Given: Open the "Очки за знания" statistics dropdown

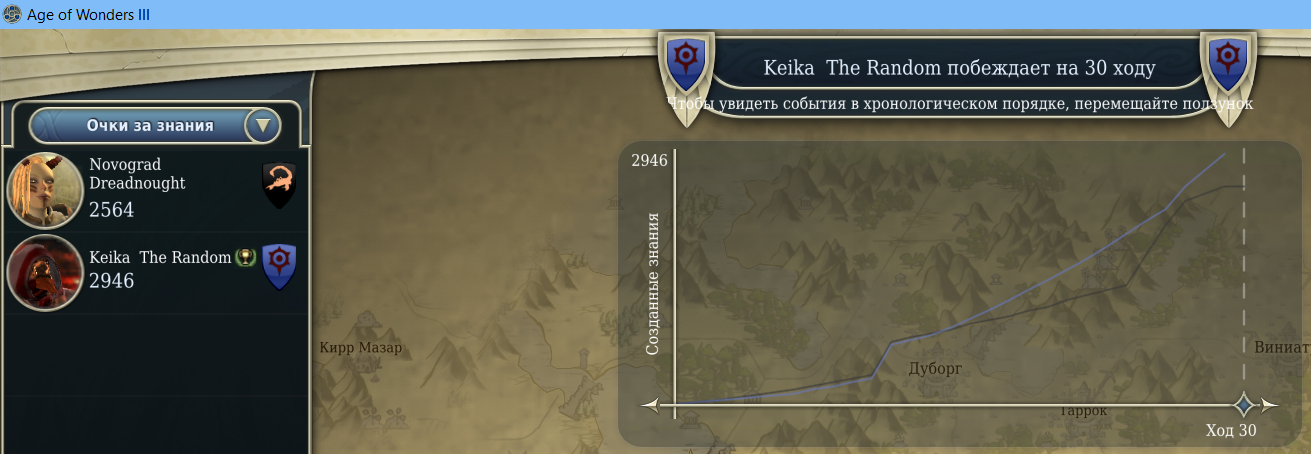Looking at the screenshot, I should [x=263, y=126].
